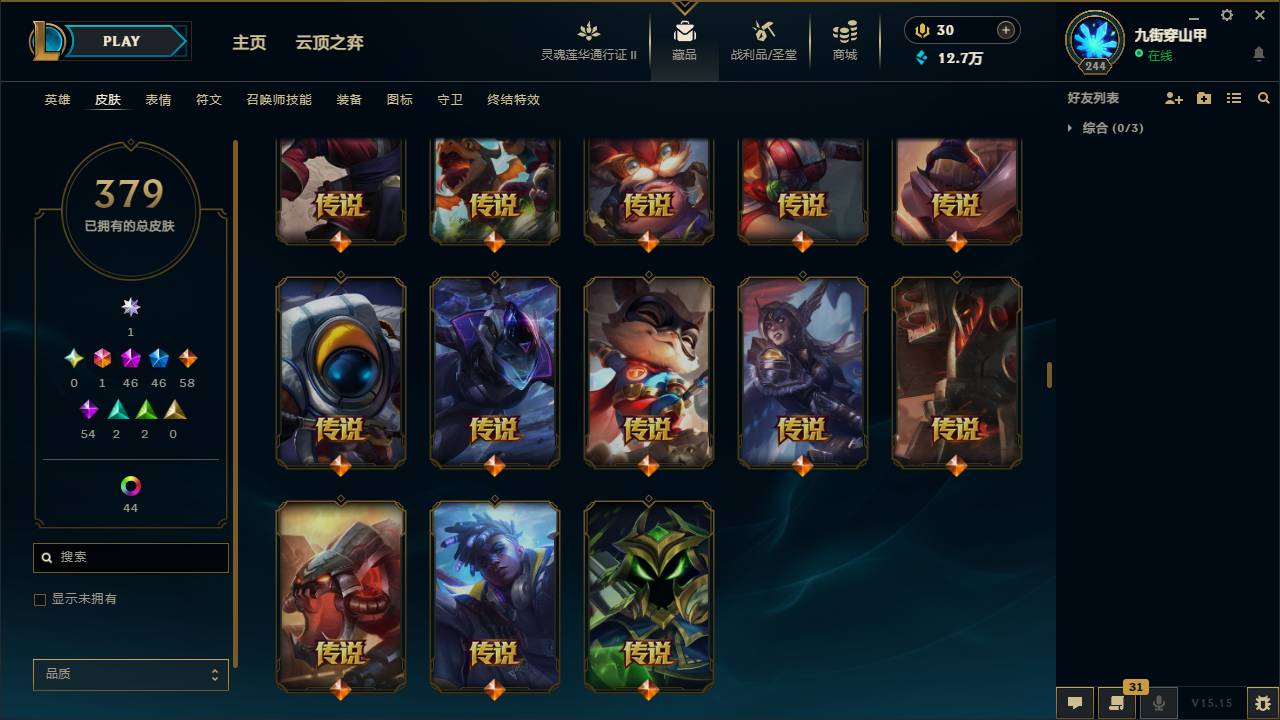This screenshot has width=1280, height=720.
Task: Switch to the 云顶之弈 tab
Action: [x=330, y=42]
